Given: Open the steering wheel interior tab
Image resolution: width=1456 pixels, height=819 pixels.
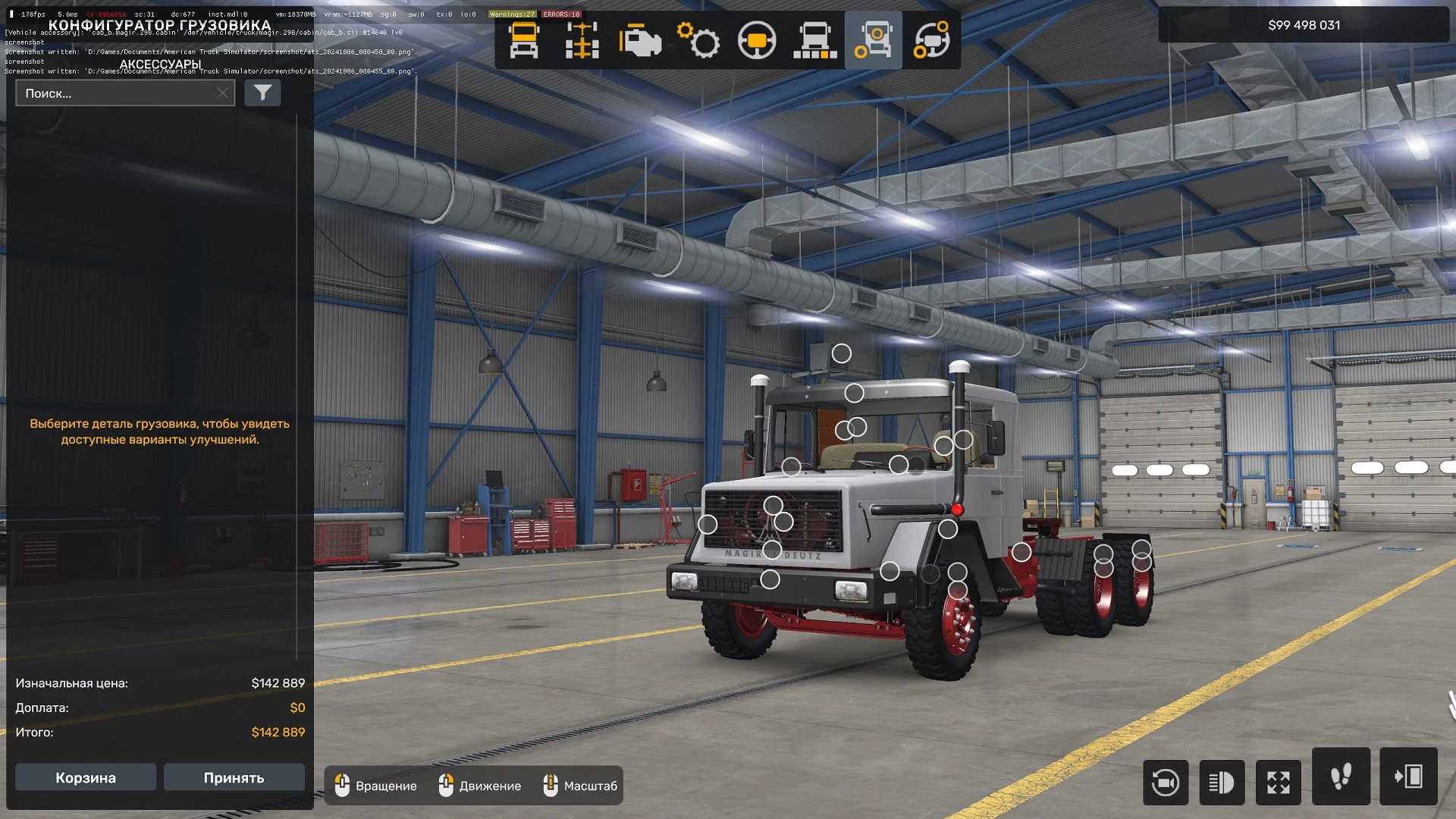Looking at the screenshot, I should point(757,40).
